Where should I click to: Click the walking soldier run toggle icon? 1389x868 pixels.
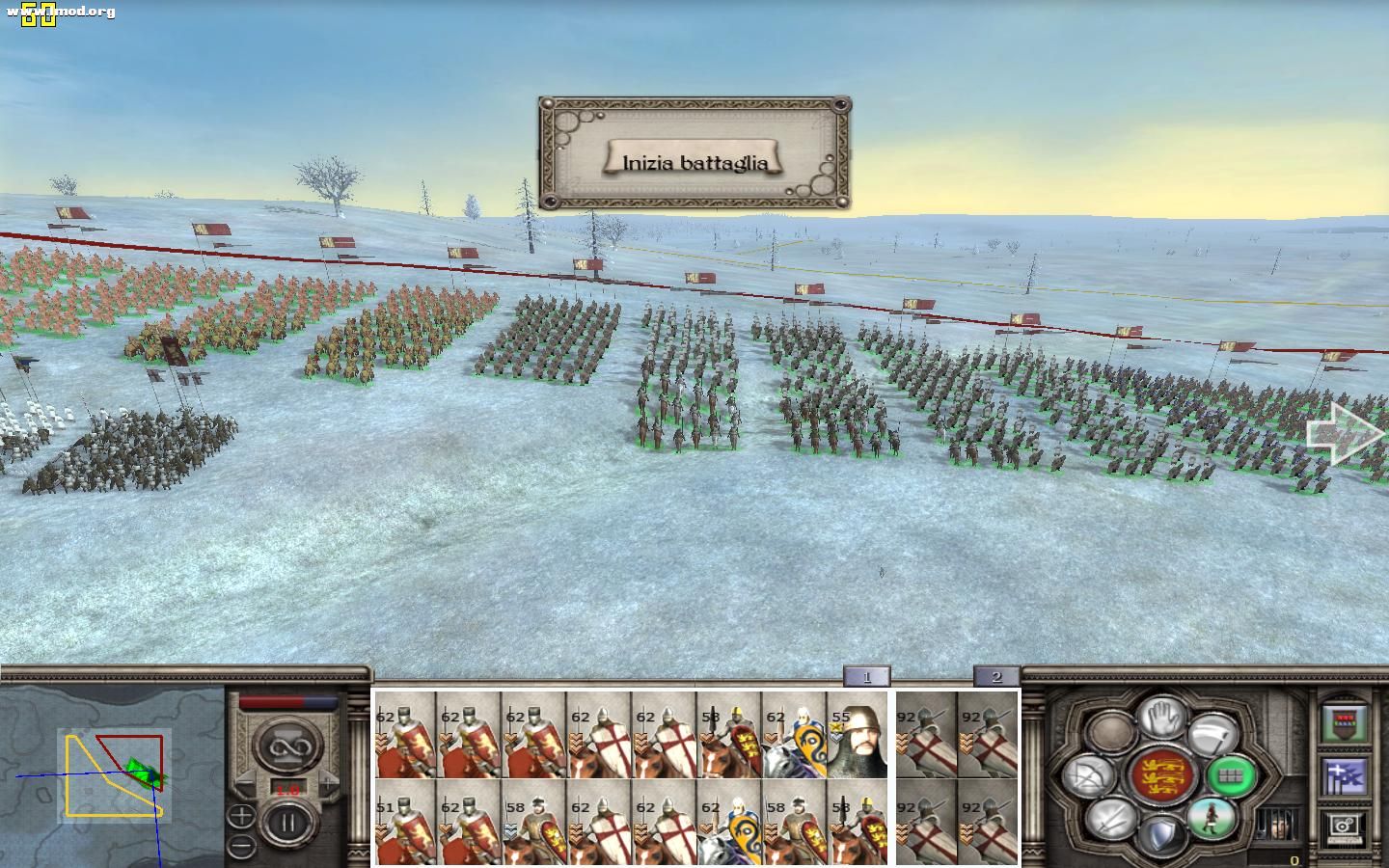[1212, 820]
